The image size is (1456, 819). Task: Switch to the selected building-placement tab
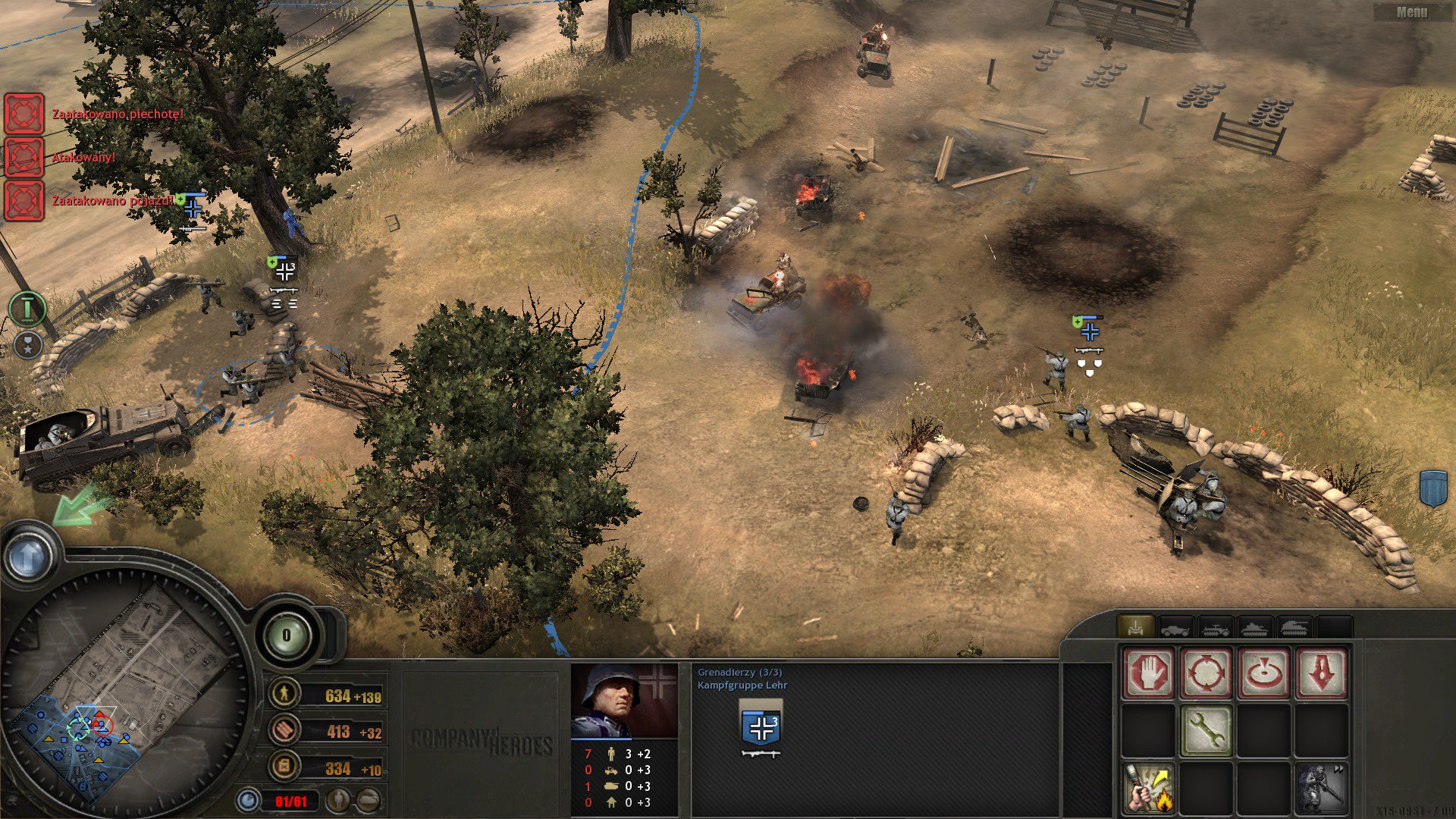[x=1135, y=627]
